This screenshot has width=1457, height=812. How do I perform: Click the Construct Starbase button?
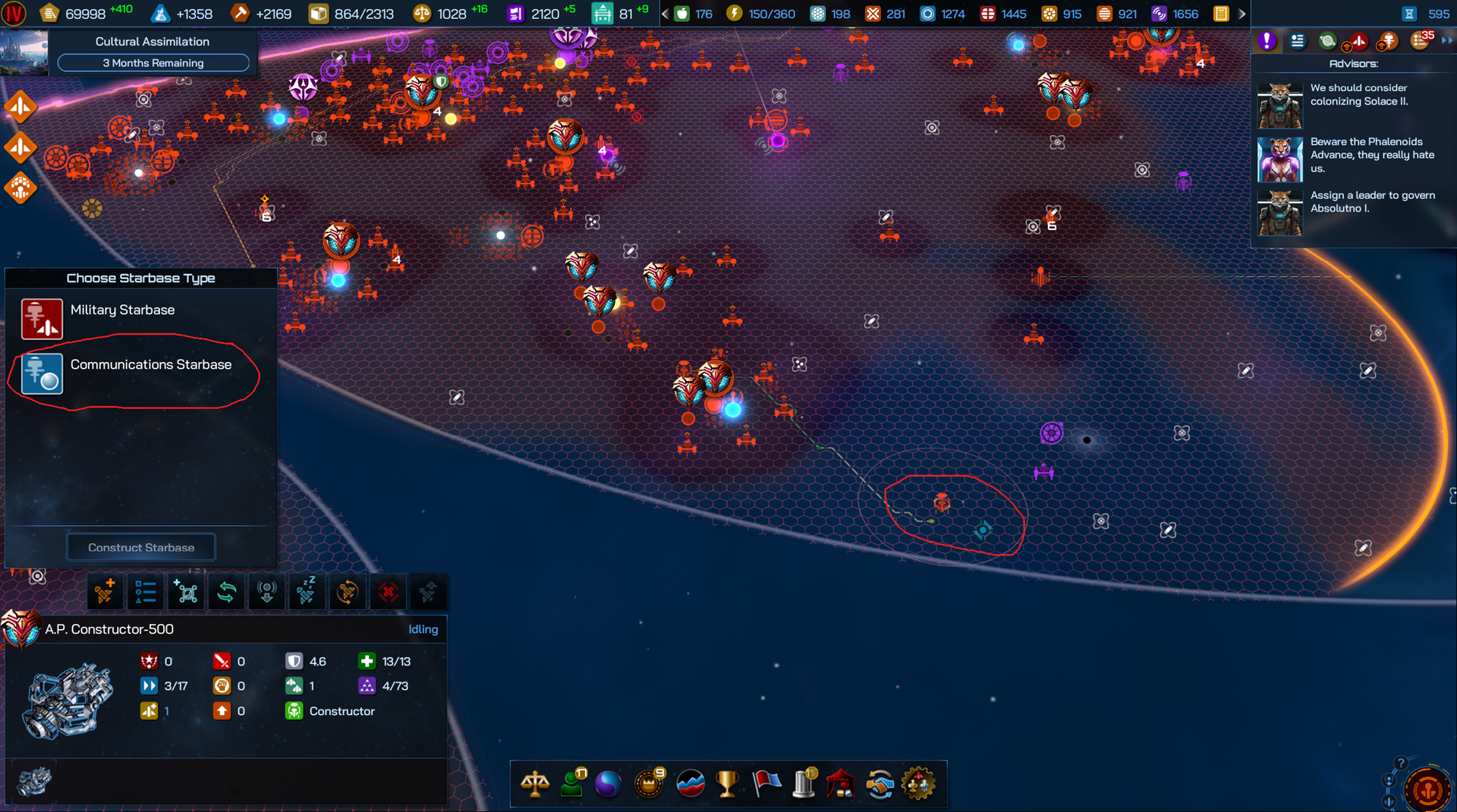(x=141, y=547)
